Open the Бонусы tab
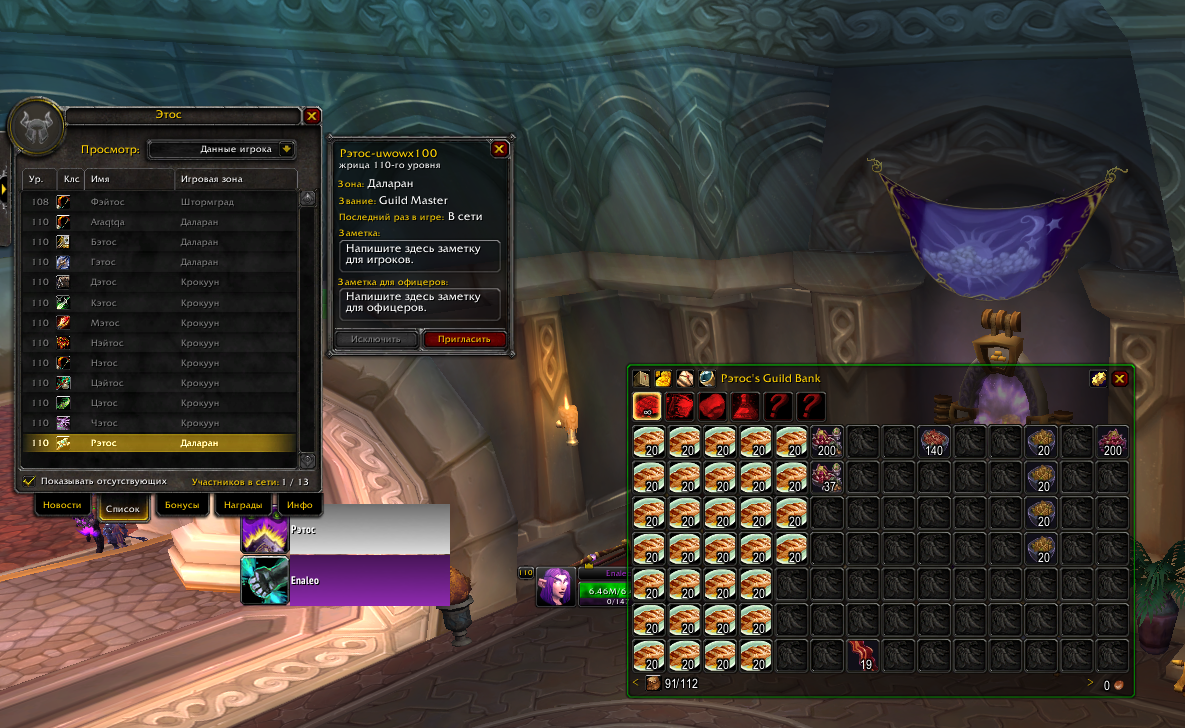1185x728 pixels. [182, 505]
